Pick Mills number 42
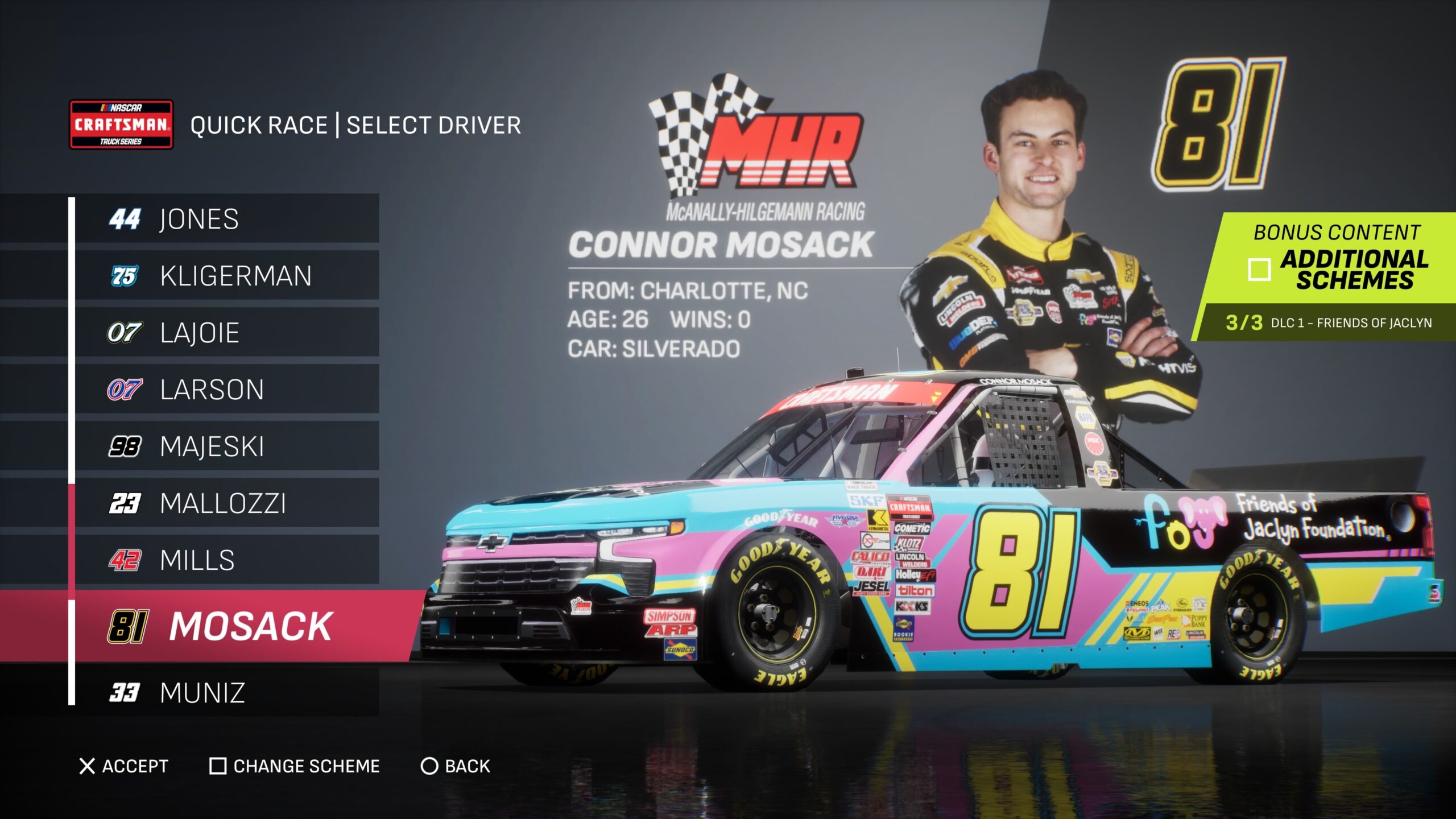Image resolution: width=1456 pixels, height=819 pixels. coord(226,560)
